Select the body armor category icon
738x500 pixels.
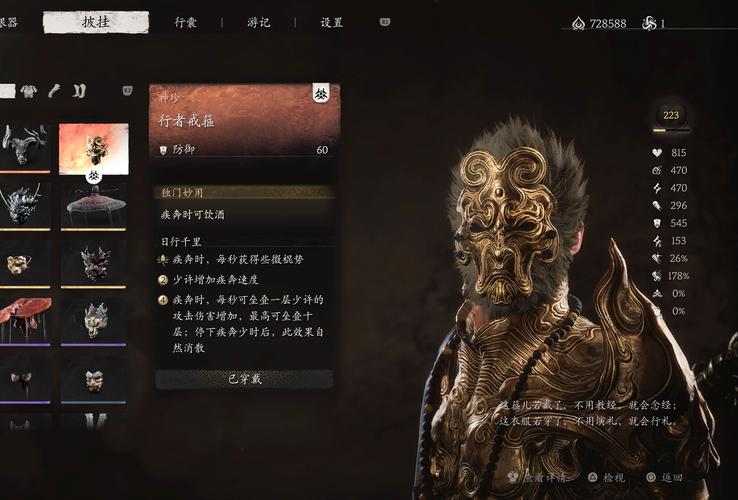click(x=29, y=91)
